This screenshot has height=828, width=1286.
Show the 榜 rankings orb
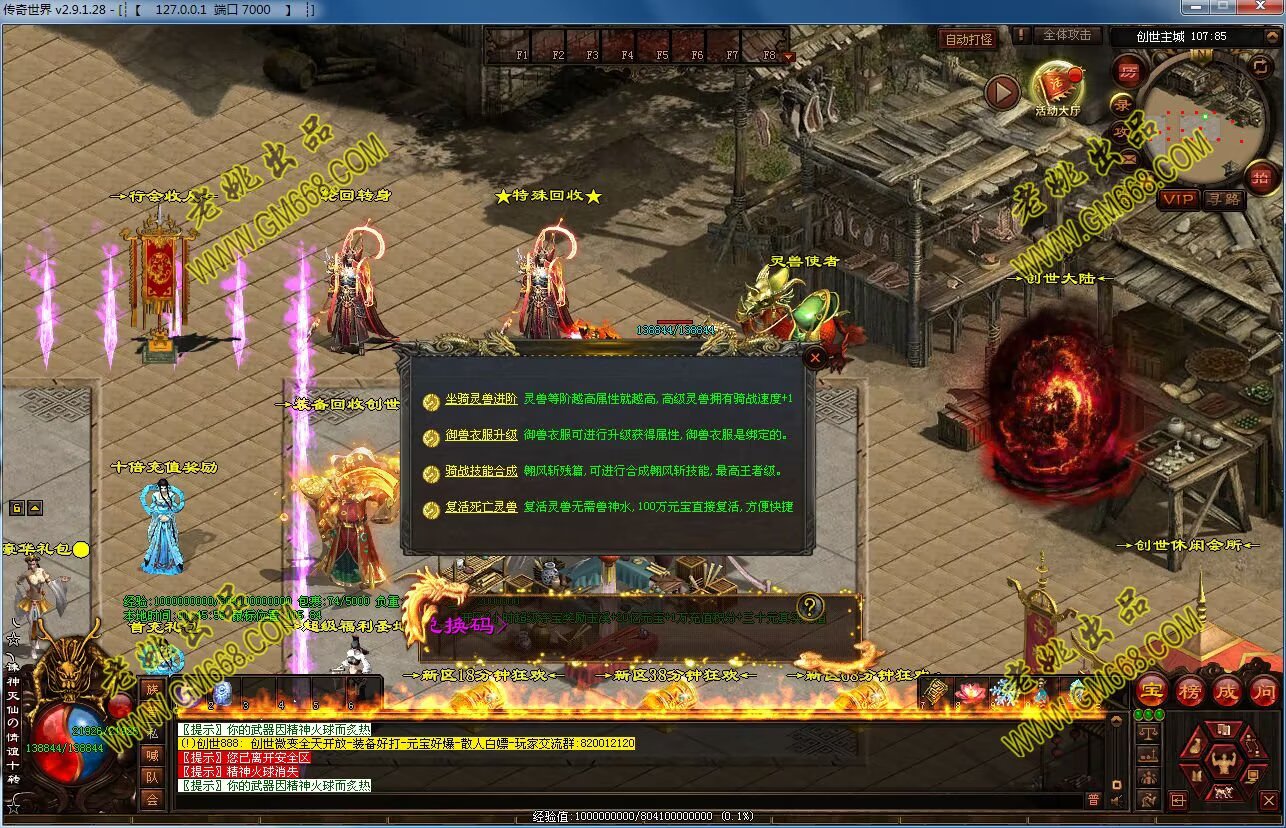(x=1189, y=690)
